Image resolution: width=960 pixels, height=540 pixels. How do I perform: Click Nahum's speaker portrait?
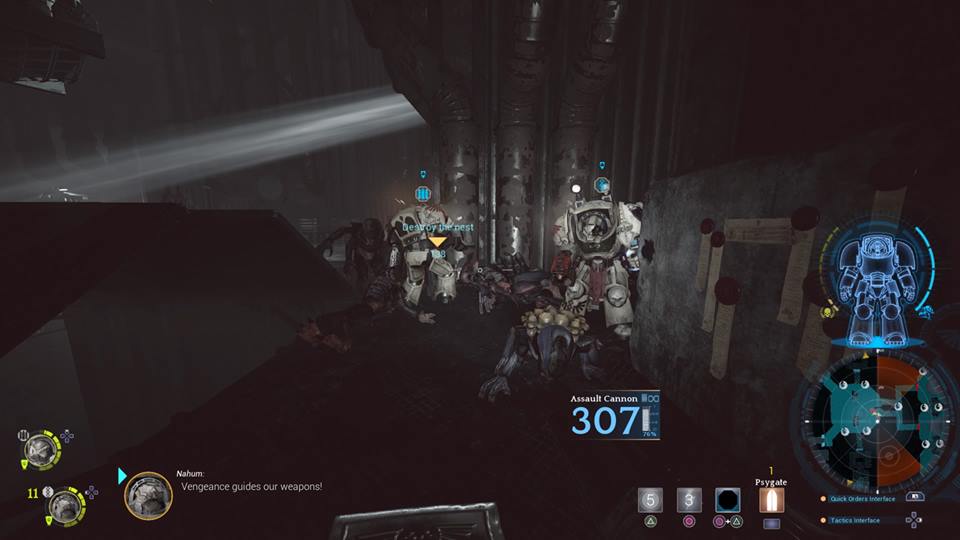click(x=148, y=495)
